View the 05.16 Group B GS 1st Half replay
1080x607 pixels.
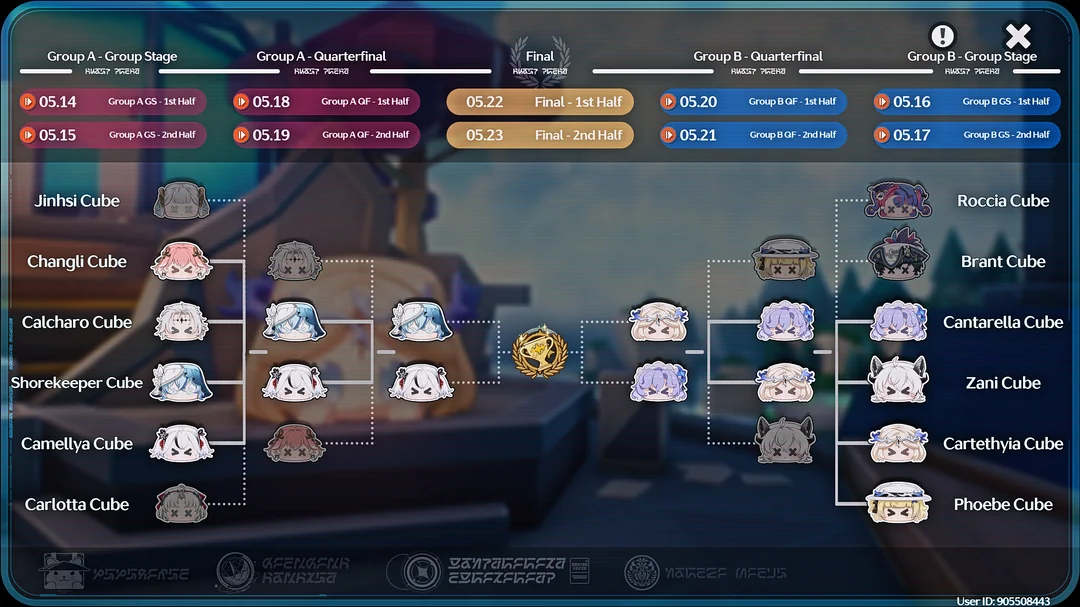point(967,102)
